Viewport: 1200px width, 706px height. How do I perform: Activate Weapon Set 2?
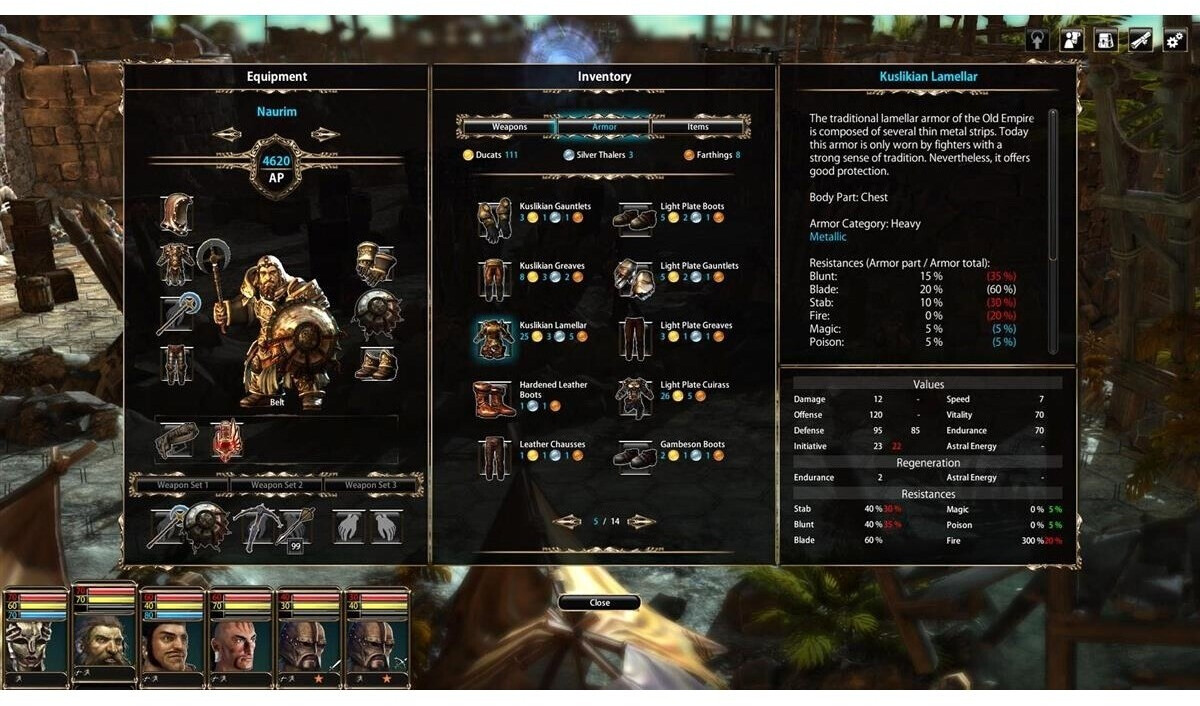276,485
